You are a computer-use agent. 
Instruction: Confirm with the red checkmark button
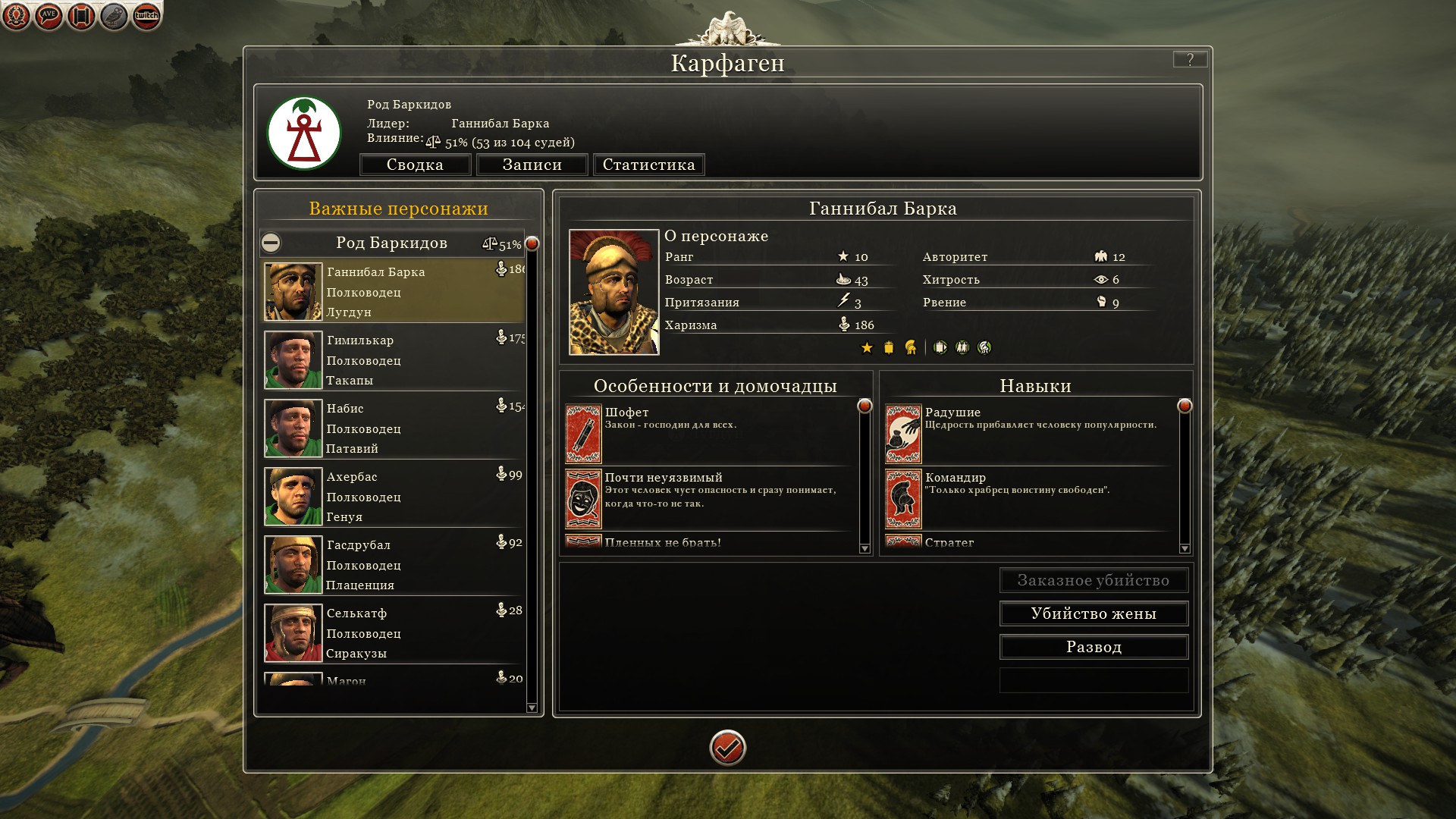tap(727, 748)
